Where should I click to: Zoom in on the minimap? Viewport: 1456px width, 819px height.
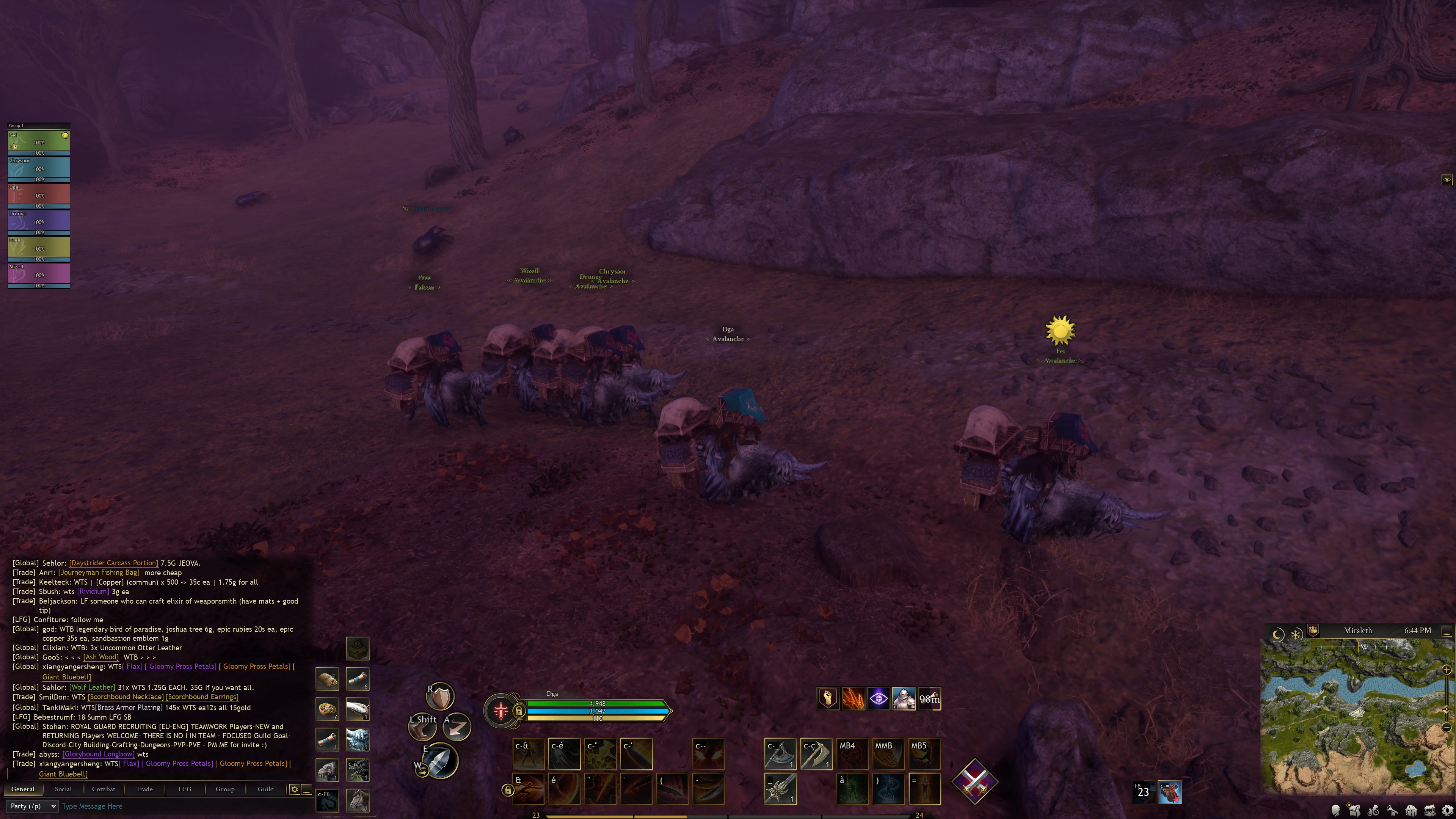(x=1447, y=670)
